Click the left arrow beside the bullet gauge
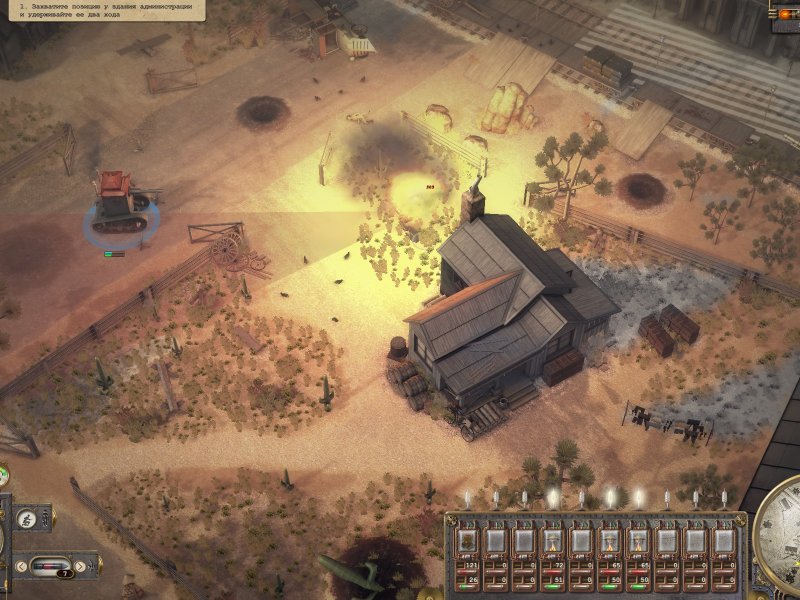 (22, 567)
